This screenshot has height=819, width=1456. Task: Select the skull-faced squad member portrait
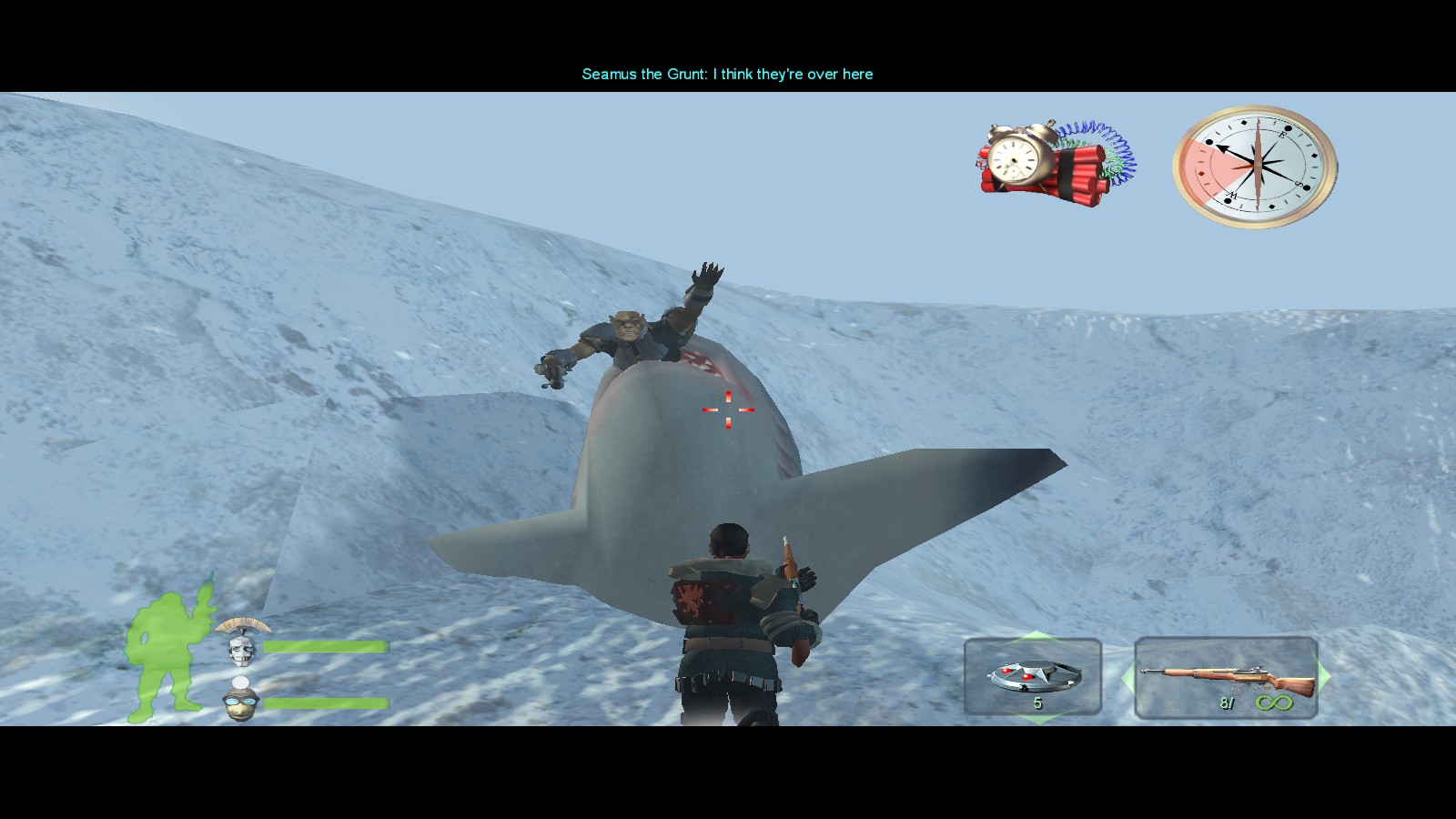[241, 648]
